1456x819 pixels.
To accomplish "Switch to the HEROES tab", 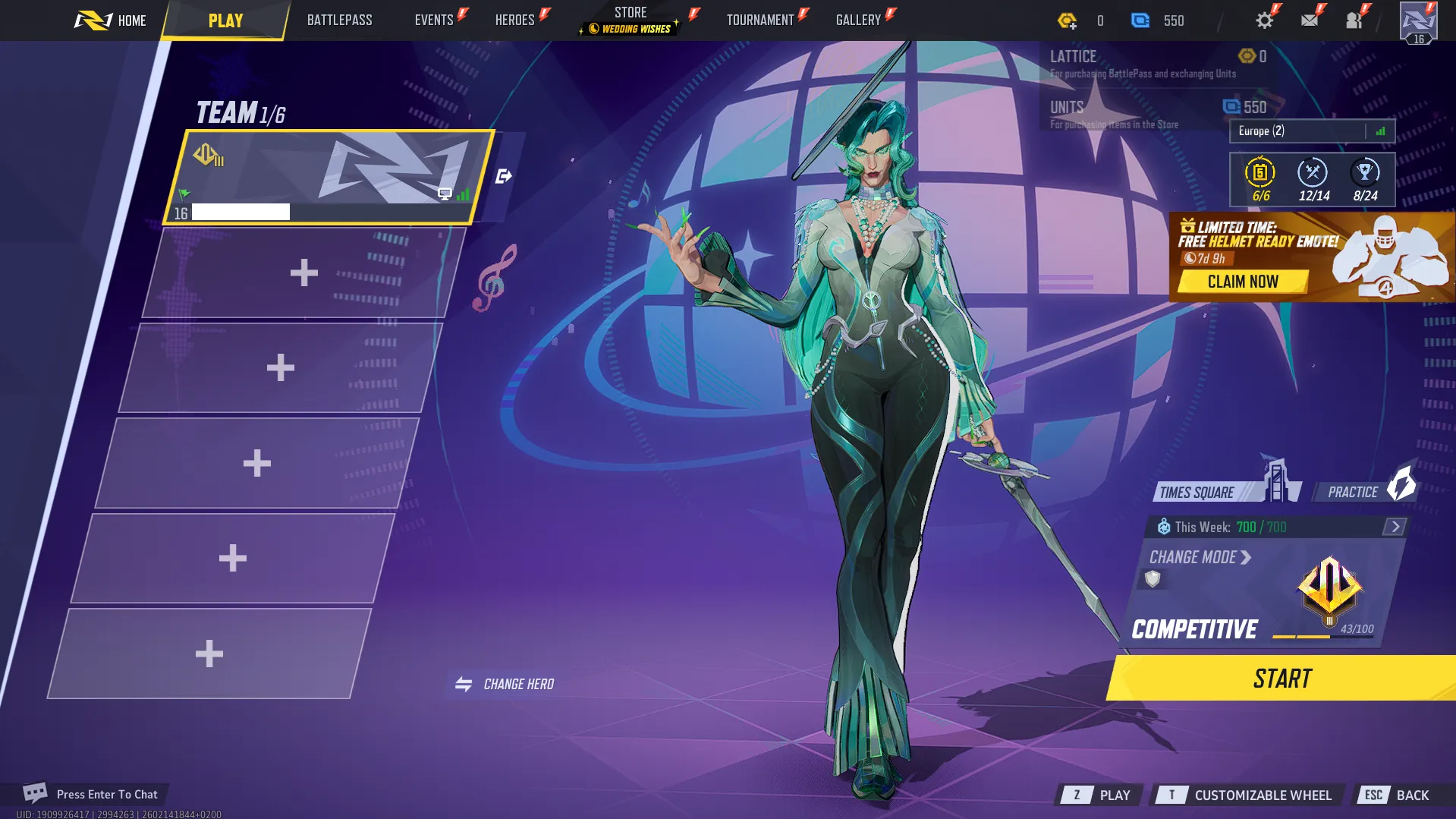I will (x=514, y=19).
